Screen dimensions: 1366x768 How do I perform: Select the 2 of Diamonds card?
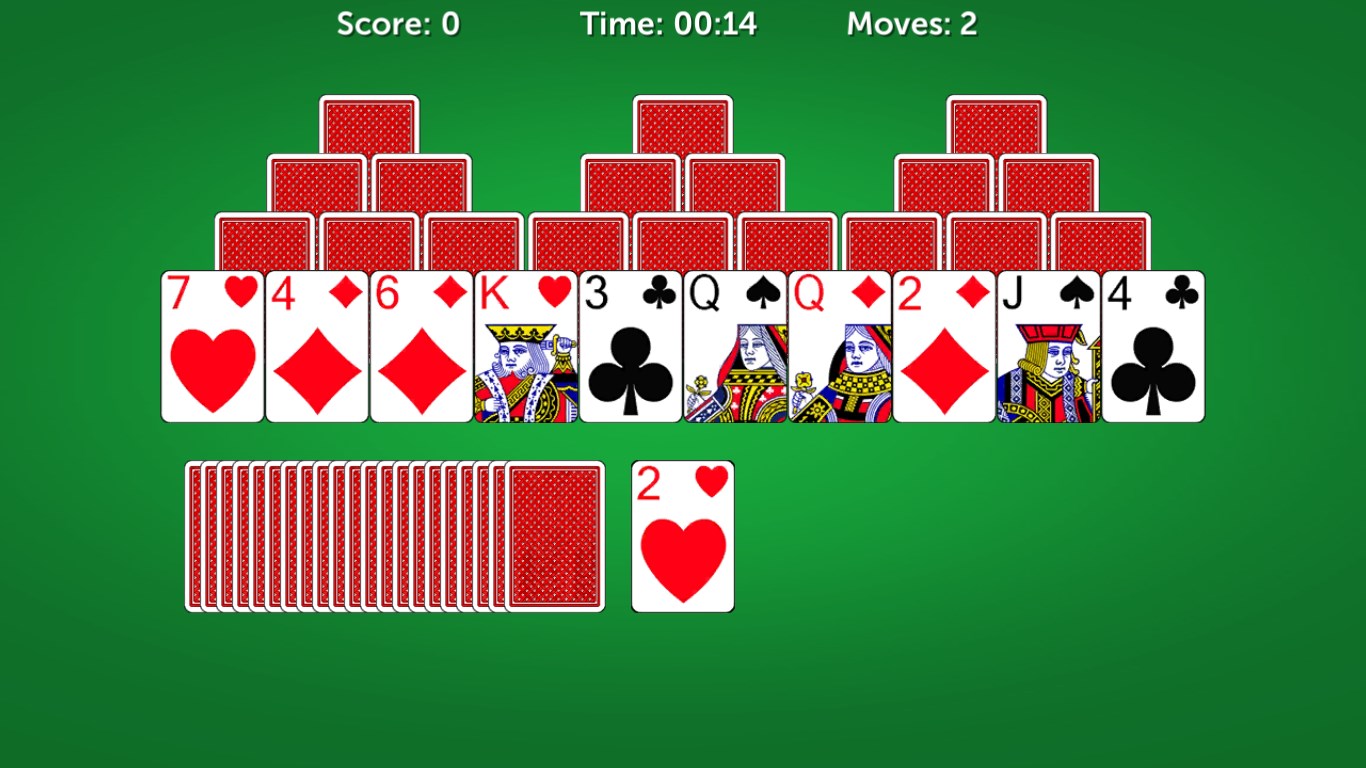coord(944,345)
